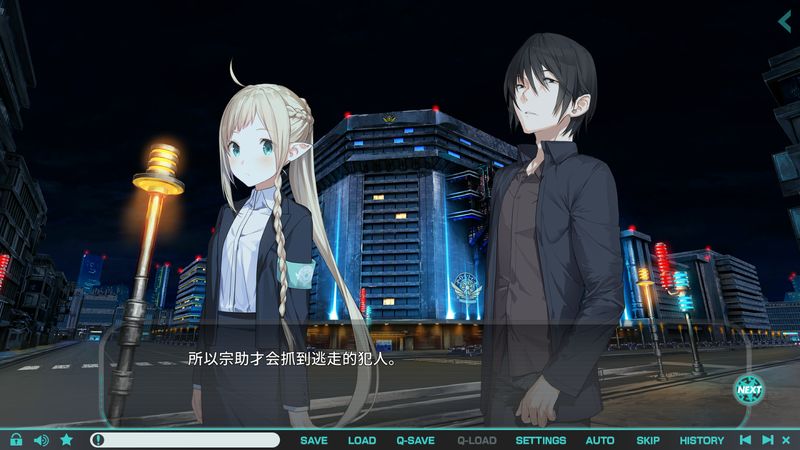This screenshot has width=800, height=450.
Task: Close the bottom menu bar with X
Action: 787,440
